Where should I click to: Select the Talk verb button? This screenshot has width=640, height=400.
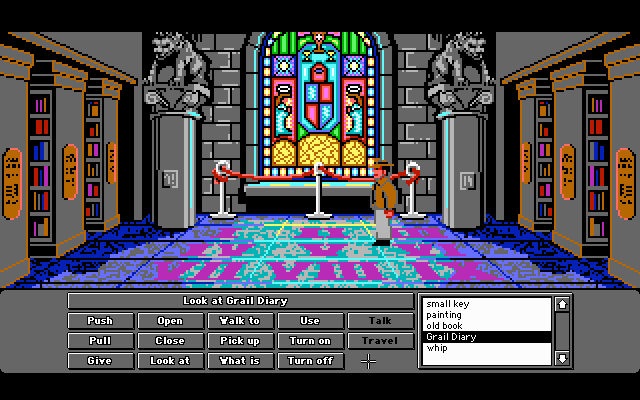pyautogui.click(x=380, y=321)
